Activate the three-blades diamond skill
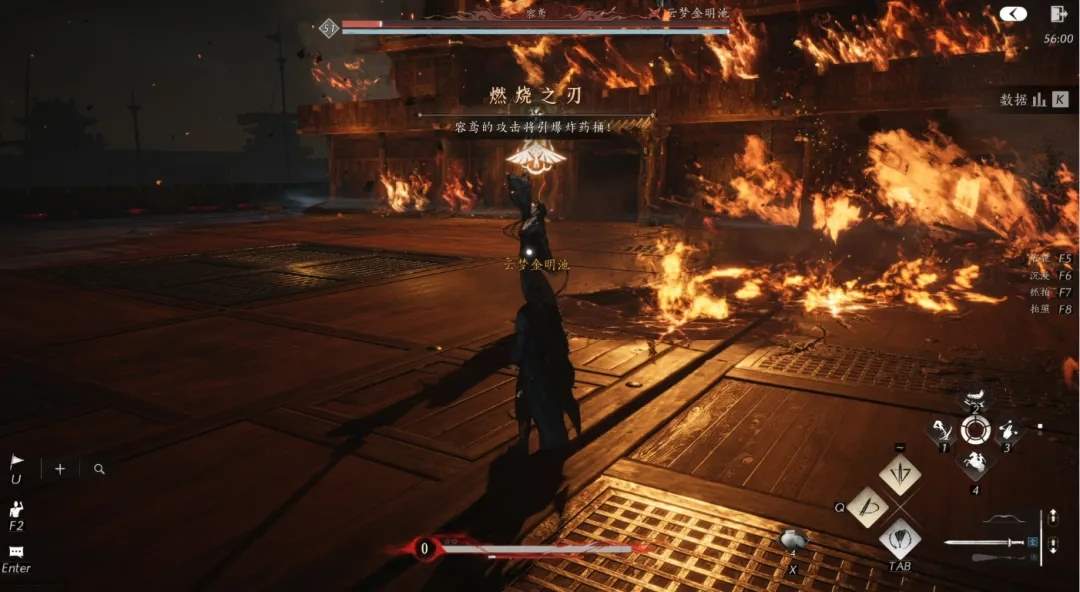Viewport: 1080px width, 592px height. [x=900, y=474]
